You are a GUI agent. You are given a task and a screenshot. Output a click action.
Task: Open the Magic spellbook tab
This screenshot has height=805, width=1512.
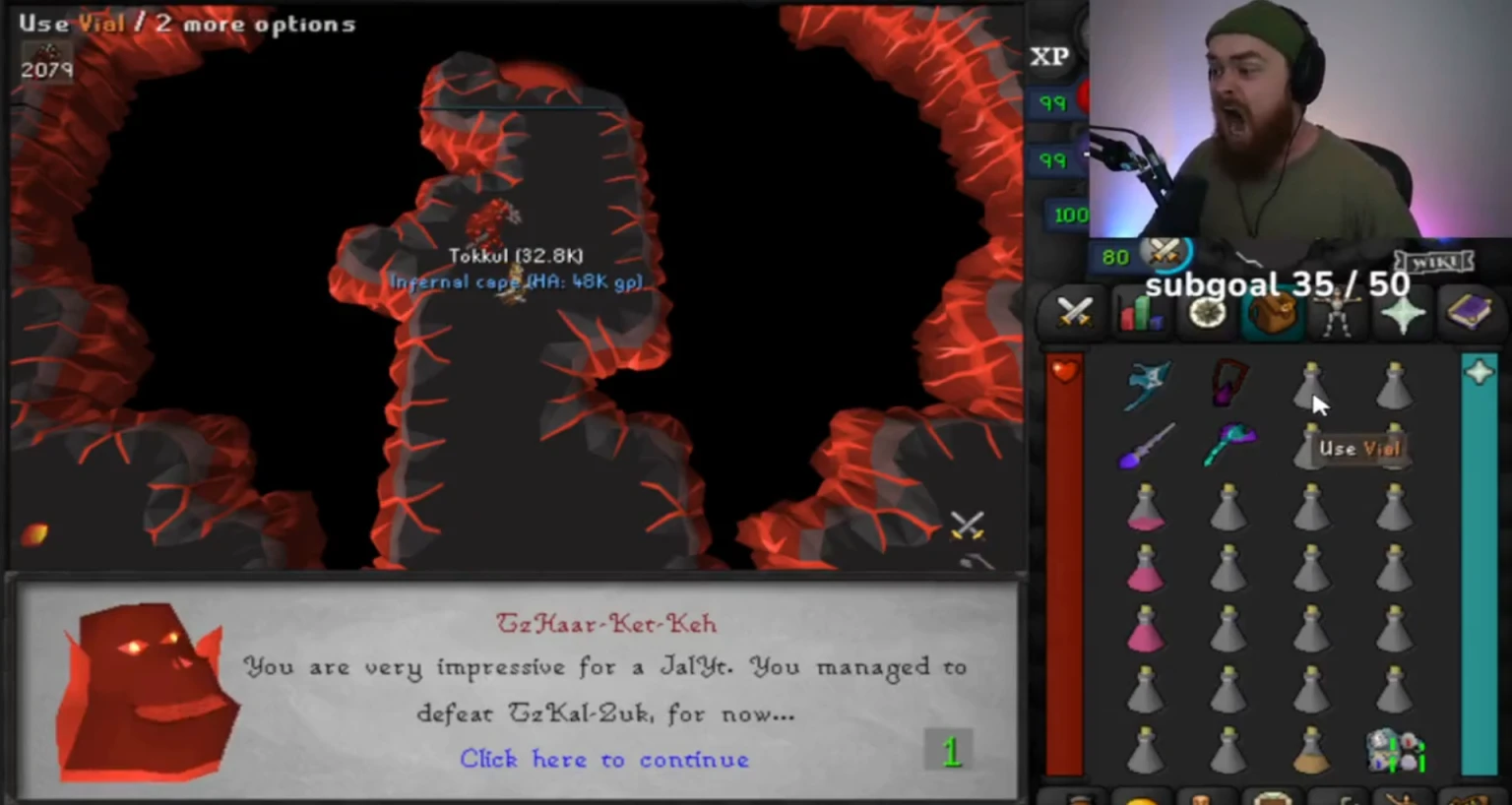[1469, 312]
